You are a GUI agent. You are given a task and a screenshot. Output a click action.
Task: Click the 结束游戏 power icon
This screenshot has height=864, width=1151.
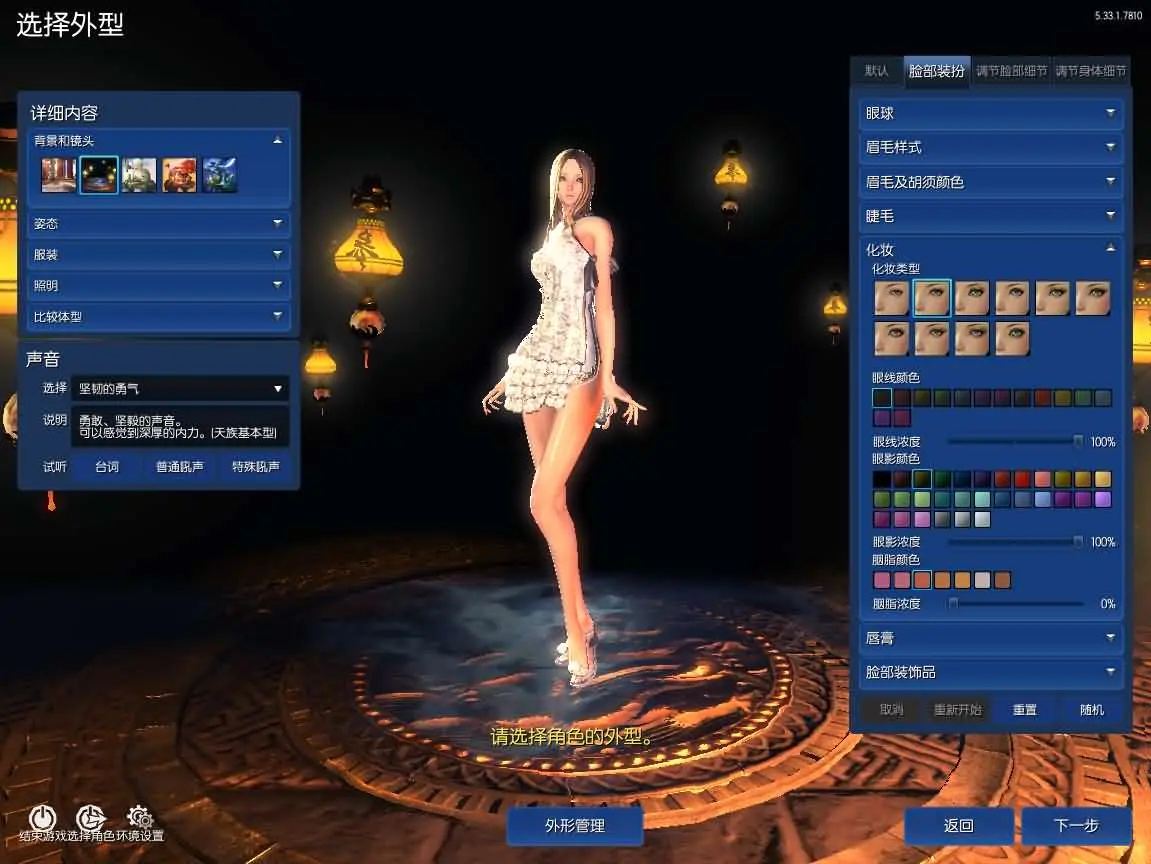pos(42,818)
